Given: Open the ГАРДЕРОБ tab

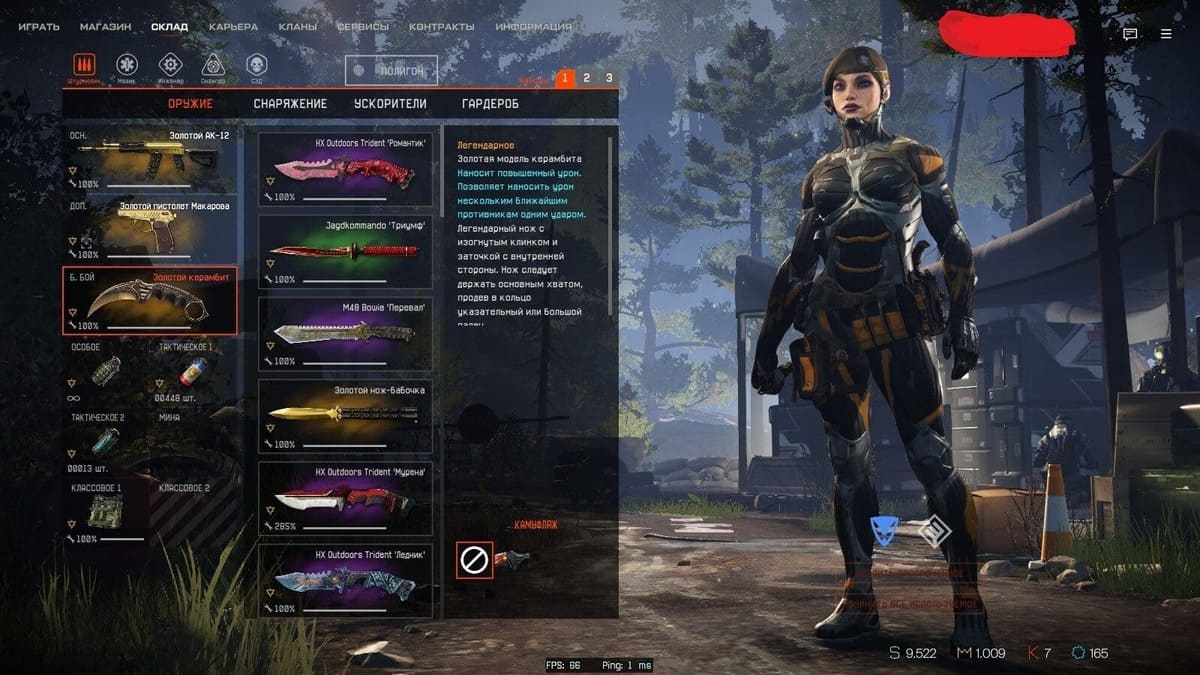Looking at the screenshot, I should coord(490,104).
